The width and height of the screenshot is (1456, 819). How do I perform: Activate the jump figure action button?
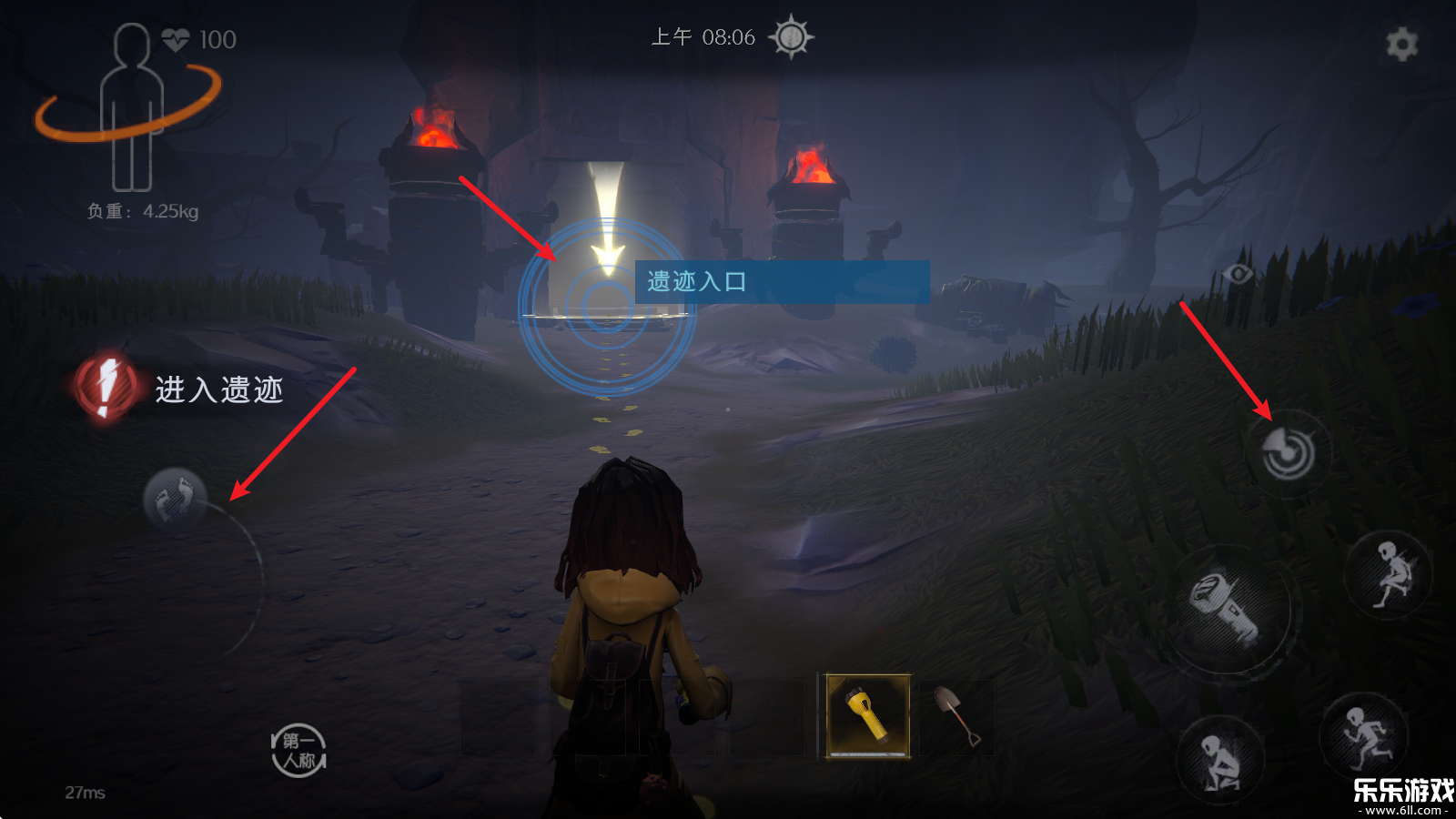coord(1390,573)
